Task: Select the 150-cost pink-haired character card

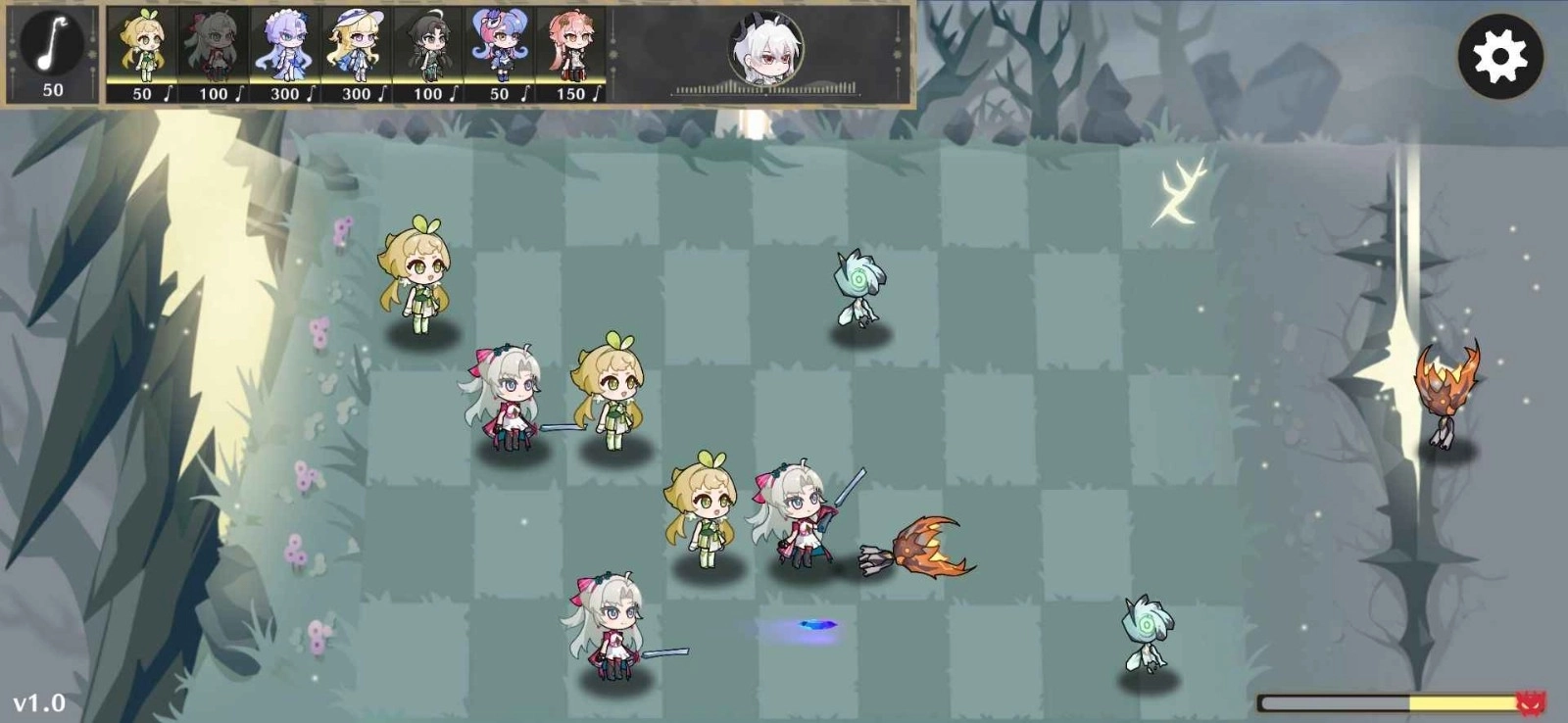Action: click(574, 49)
